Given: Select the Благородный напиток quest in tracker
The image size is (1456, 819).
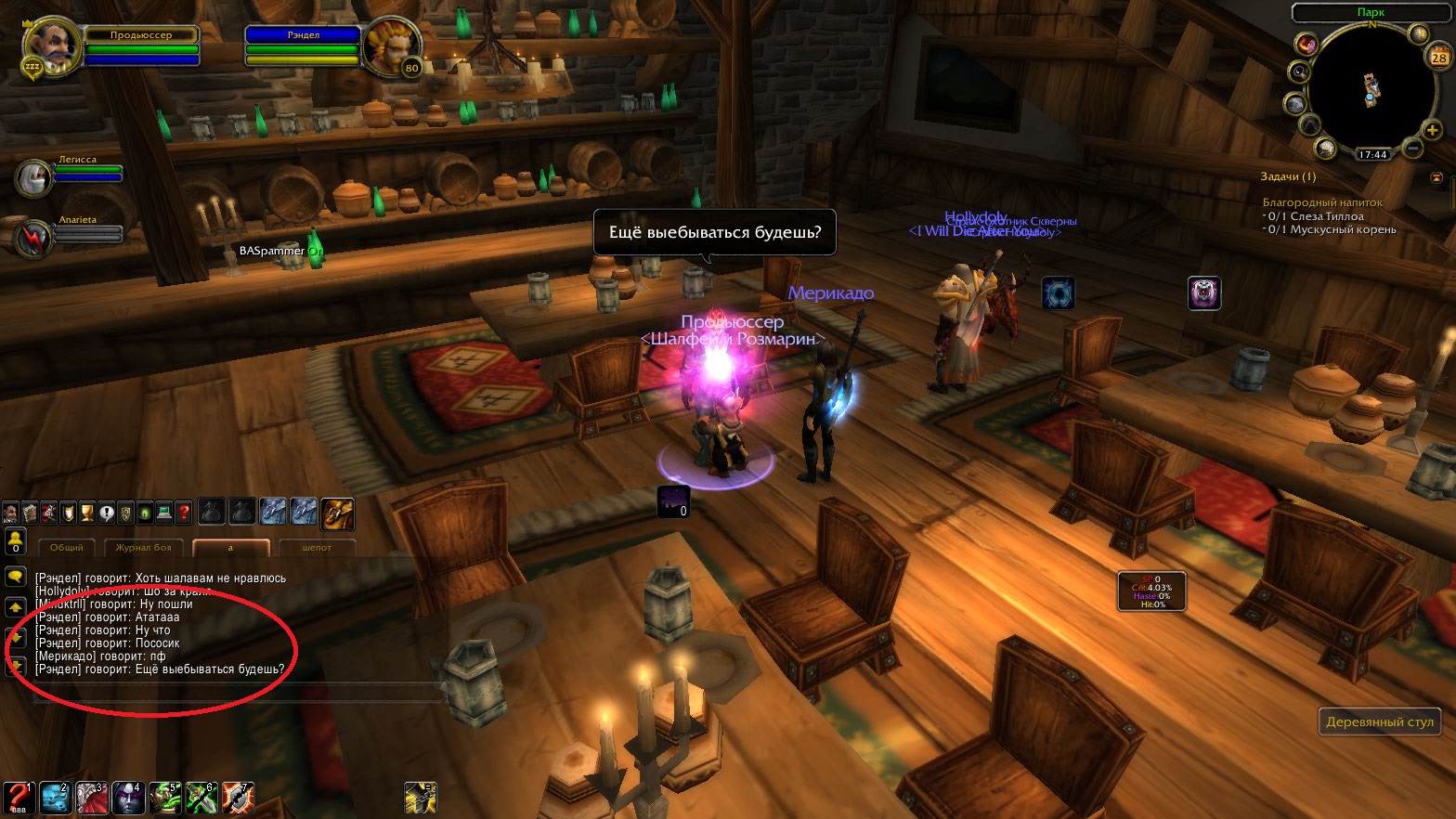Looking at the screenshot, I should coord(1322,202).
